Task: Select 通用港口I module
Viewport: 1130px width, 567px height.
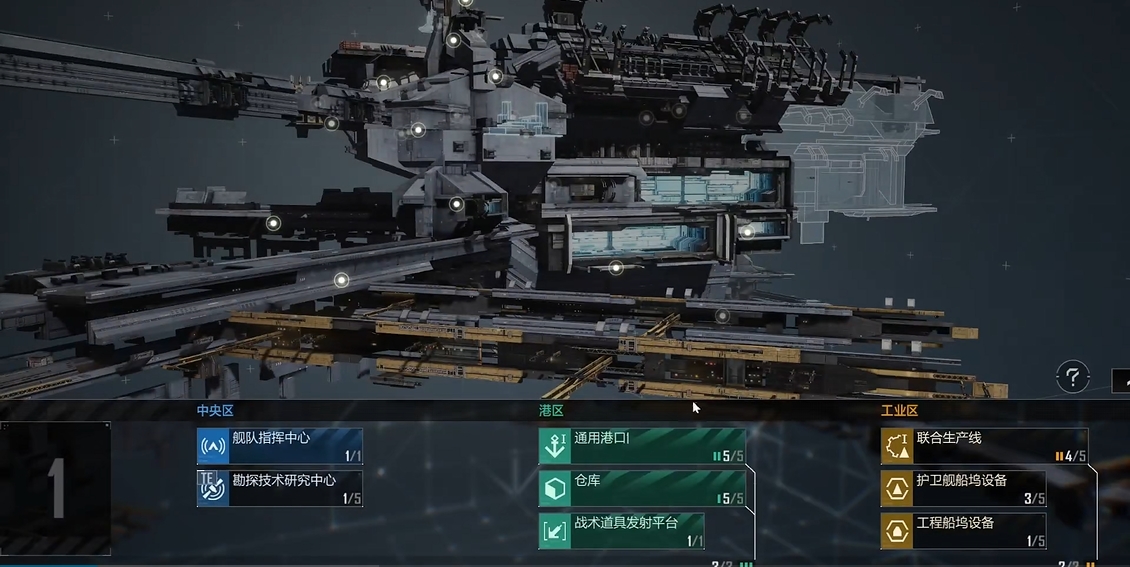Action: tap(642, 446)
